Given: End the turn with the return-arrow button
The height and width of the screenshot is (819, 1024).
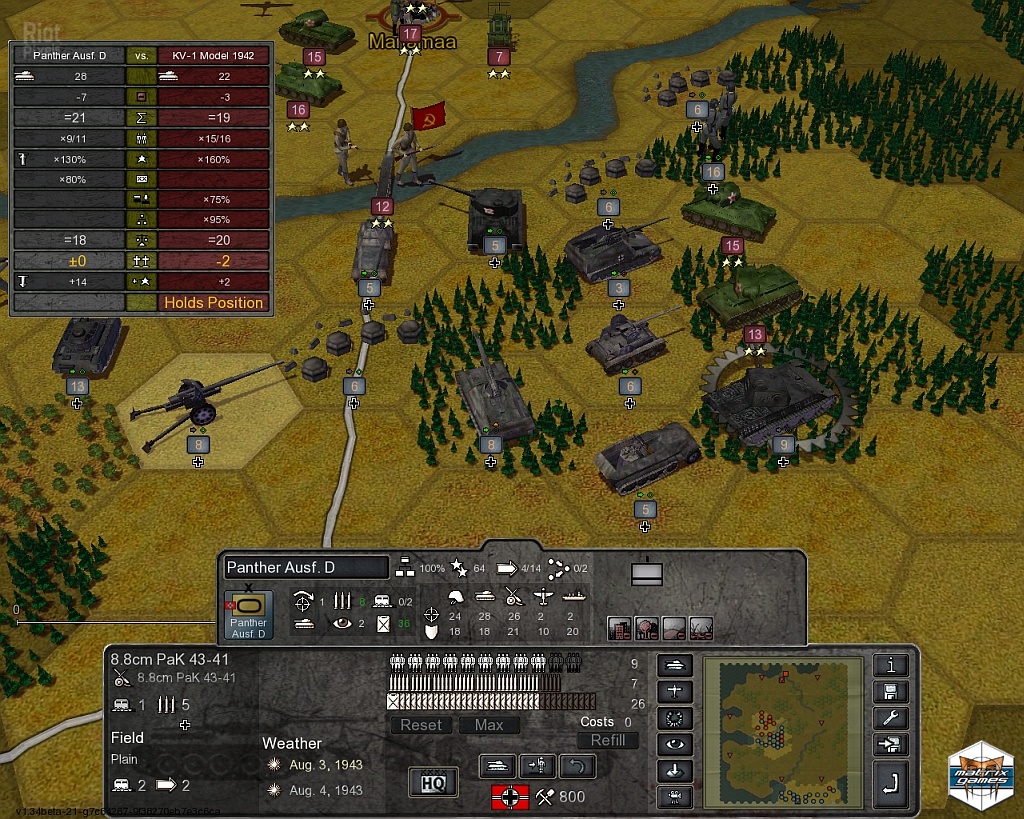Looking at the screenshot, I should (890, 786).
